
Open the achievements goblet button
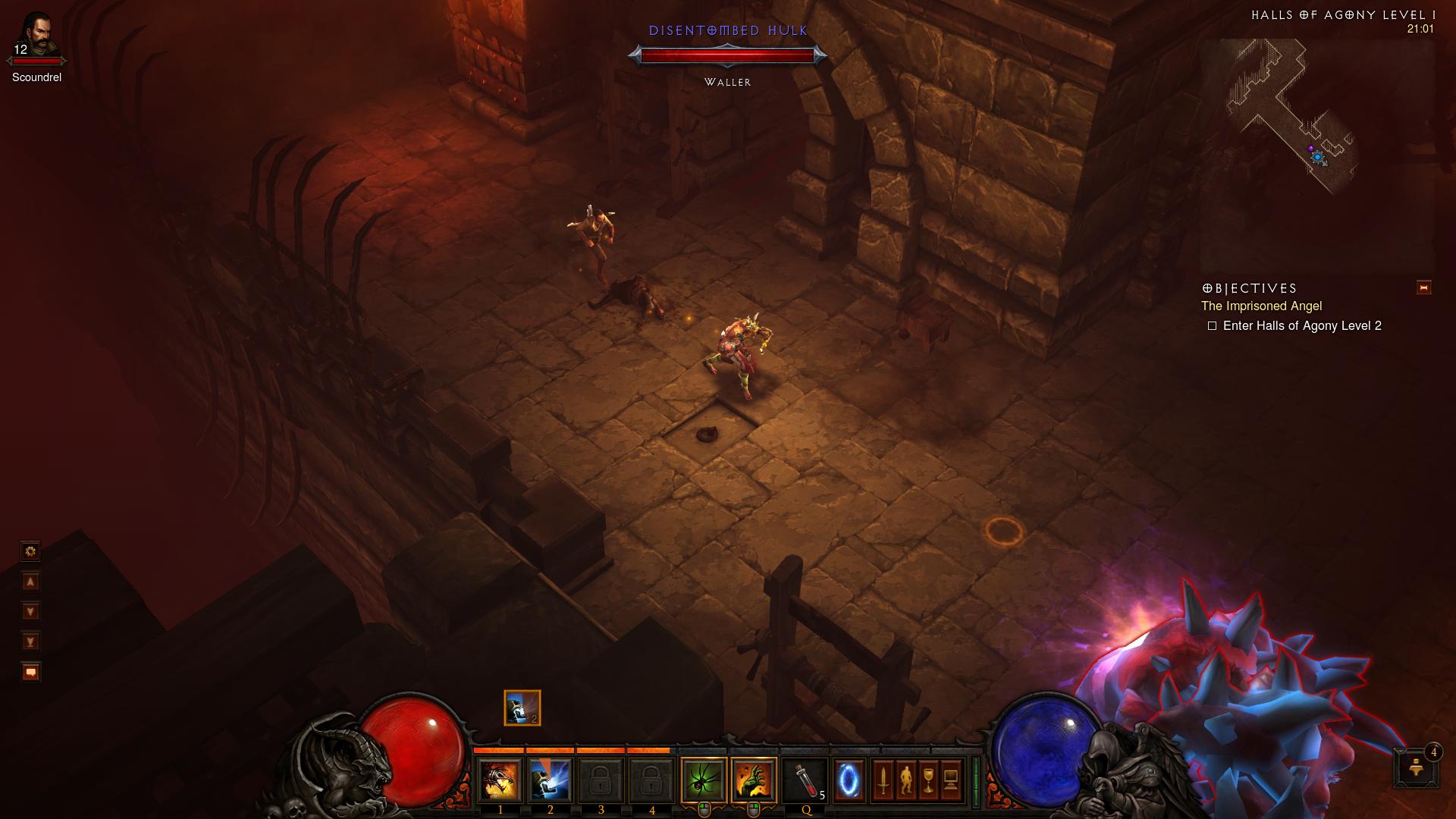click(928, 780)
